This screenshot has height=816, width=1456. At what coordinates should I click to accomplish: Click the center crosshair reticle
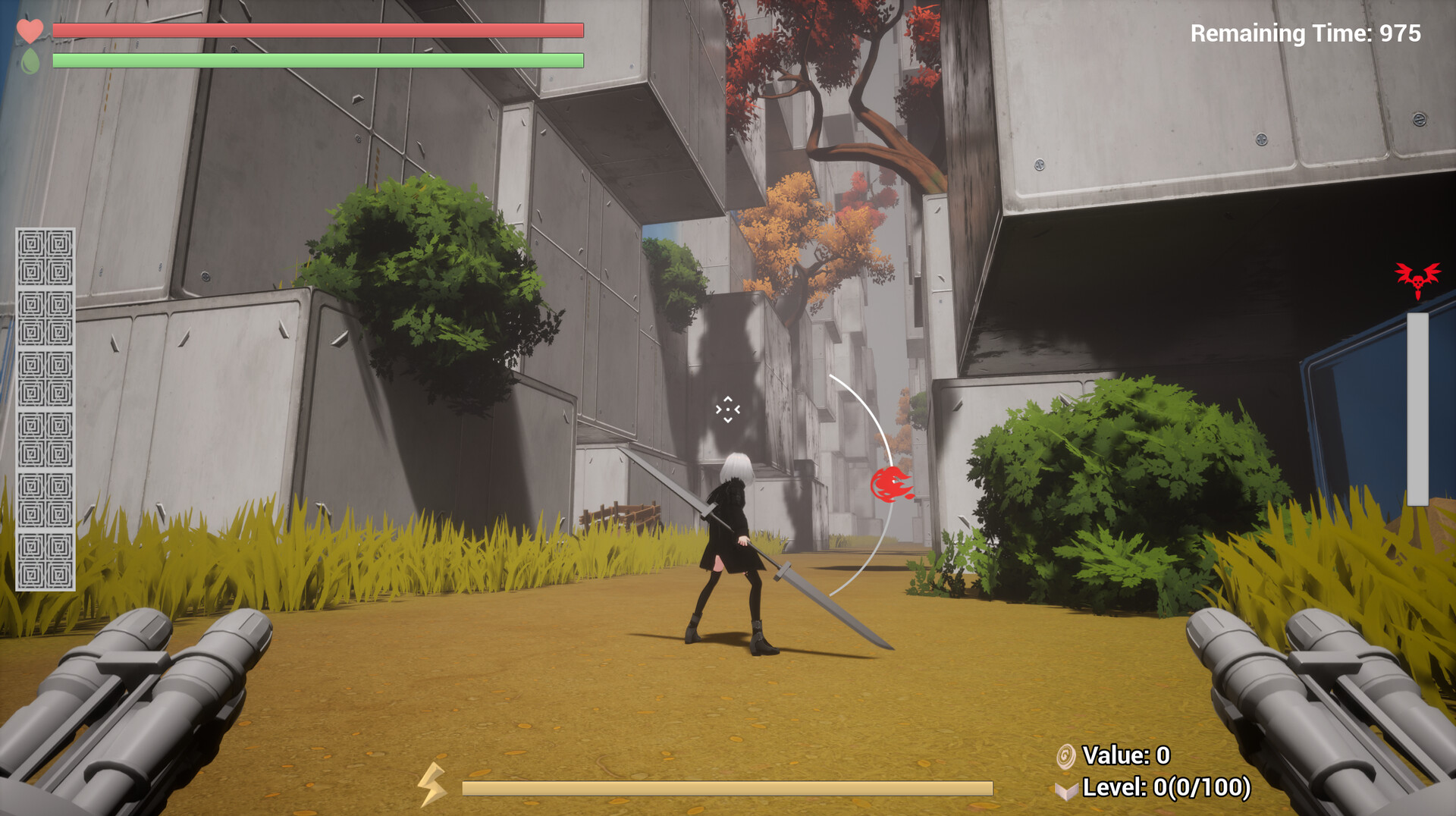727,410
